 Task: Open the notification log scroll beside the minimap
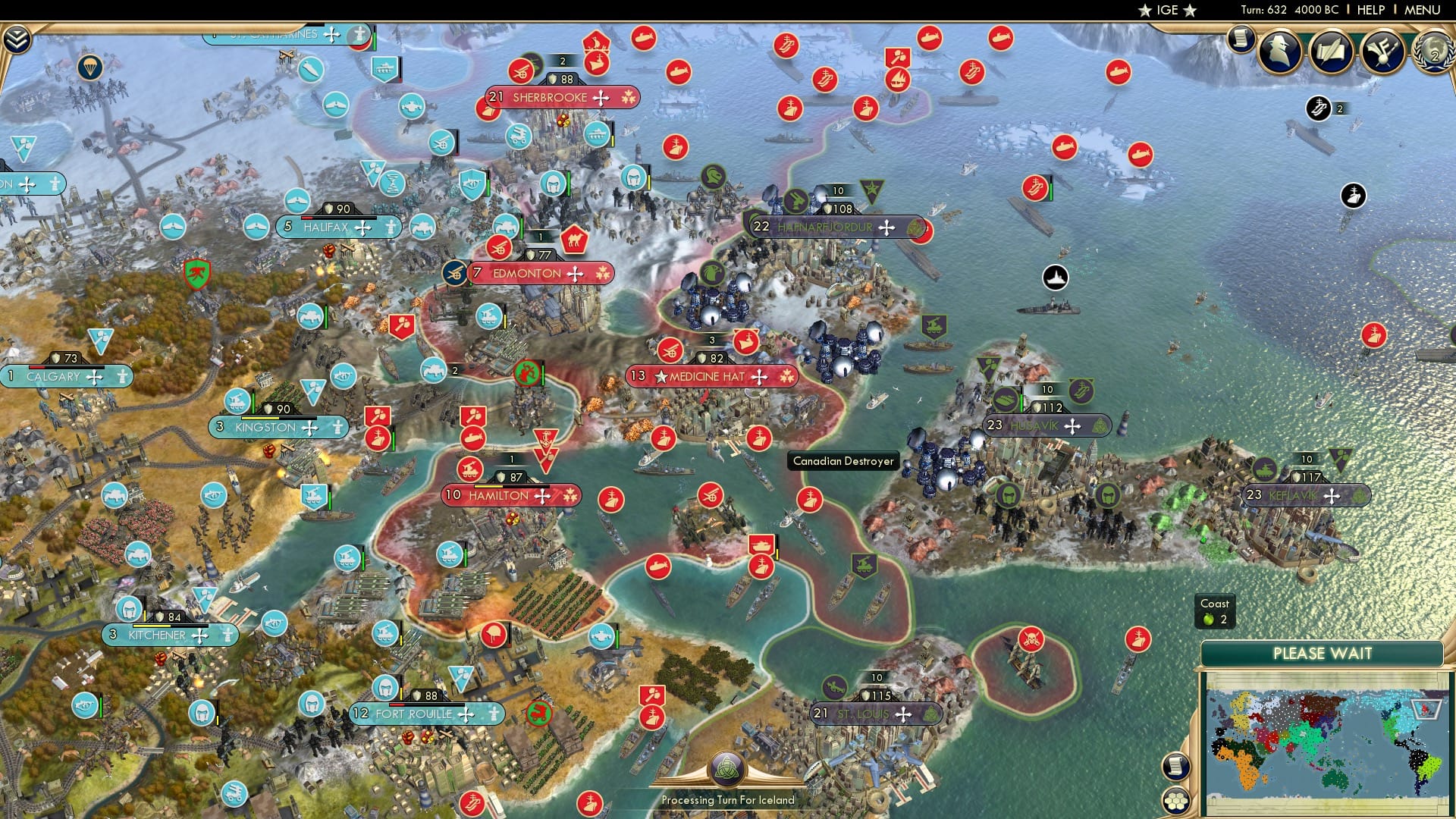(x=1176, y=767)
